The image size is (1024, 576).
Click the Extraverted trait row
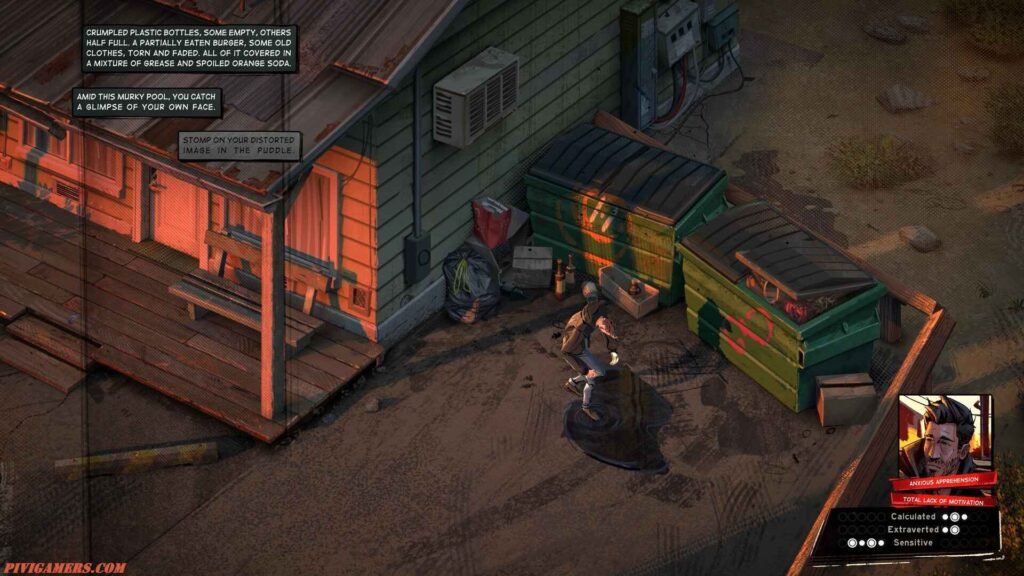coord(913,530)
